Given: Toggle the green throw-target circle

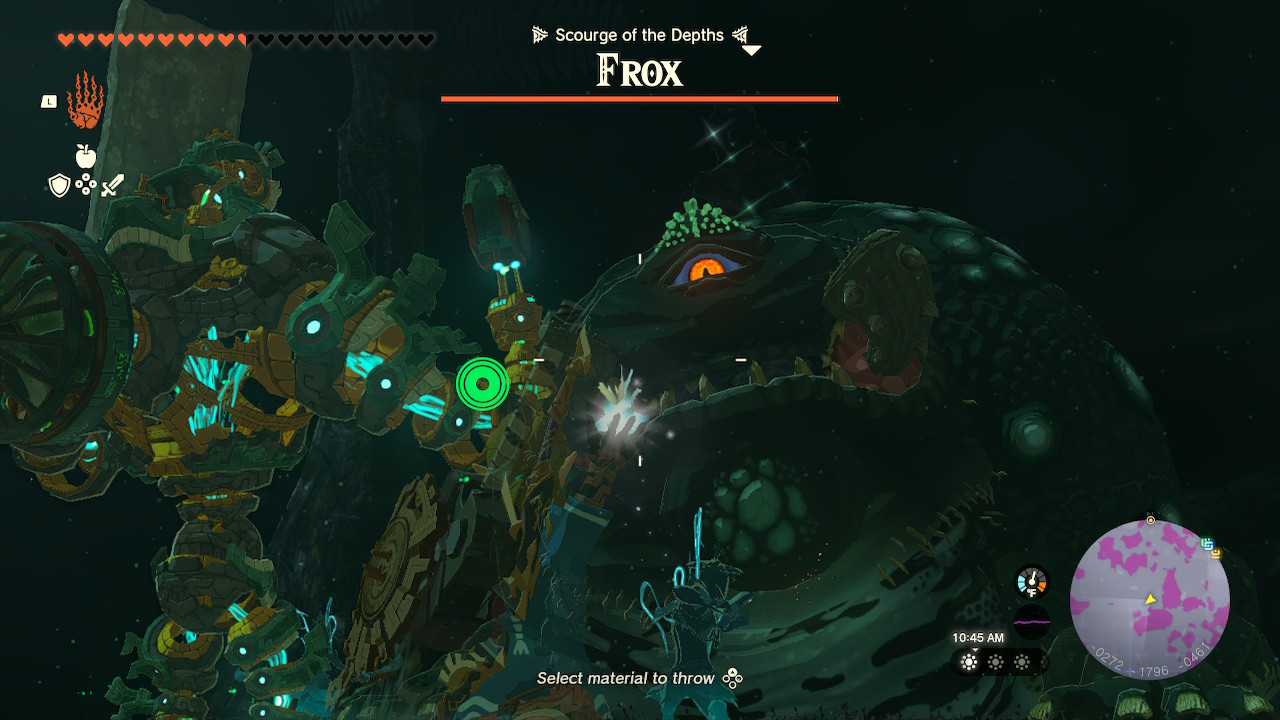Looking at the screenshot, I should tap(481, 384).
